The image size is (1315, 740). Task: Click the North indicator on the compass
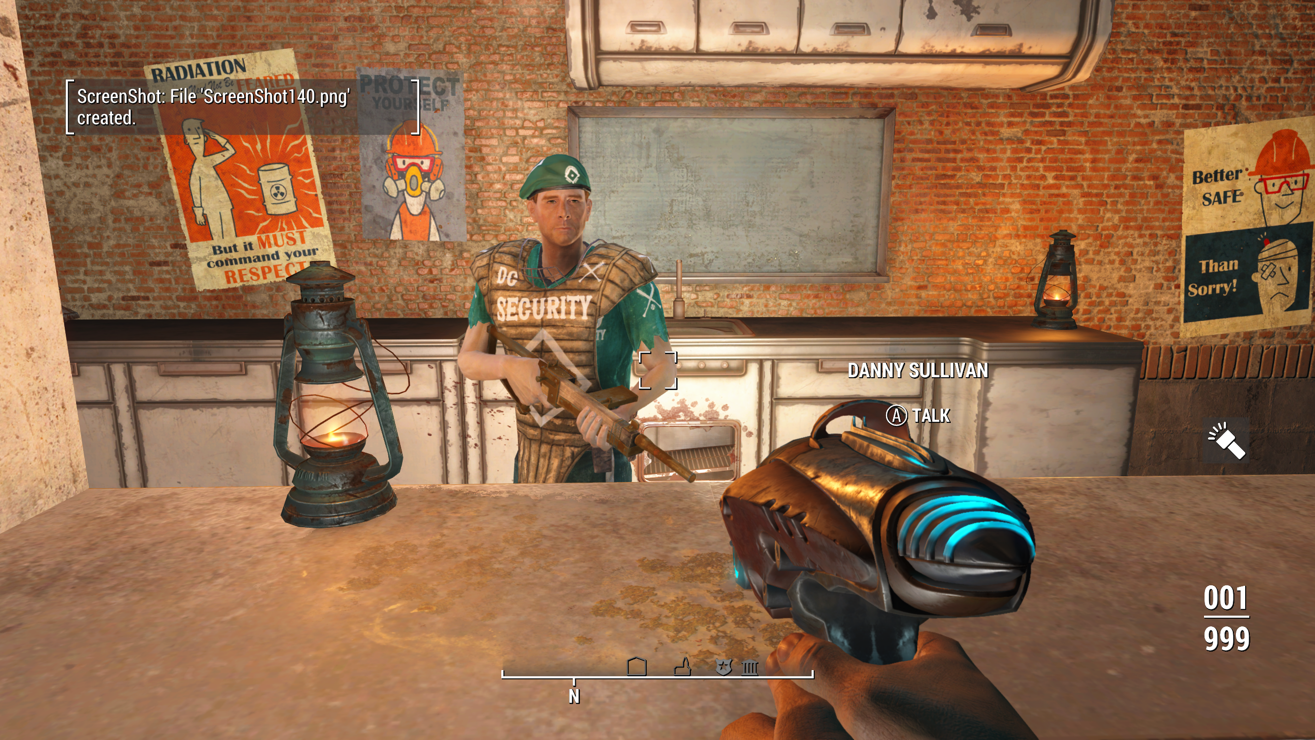tap(574, 695)
